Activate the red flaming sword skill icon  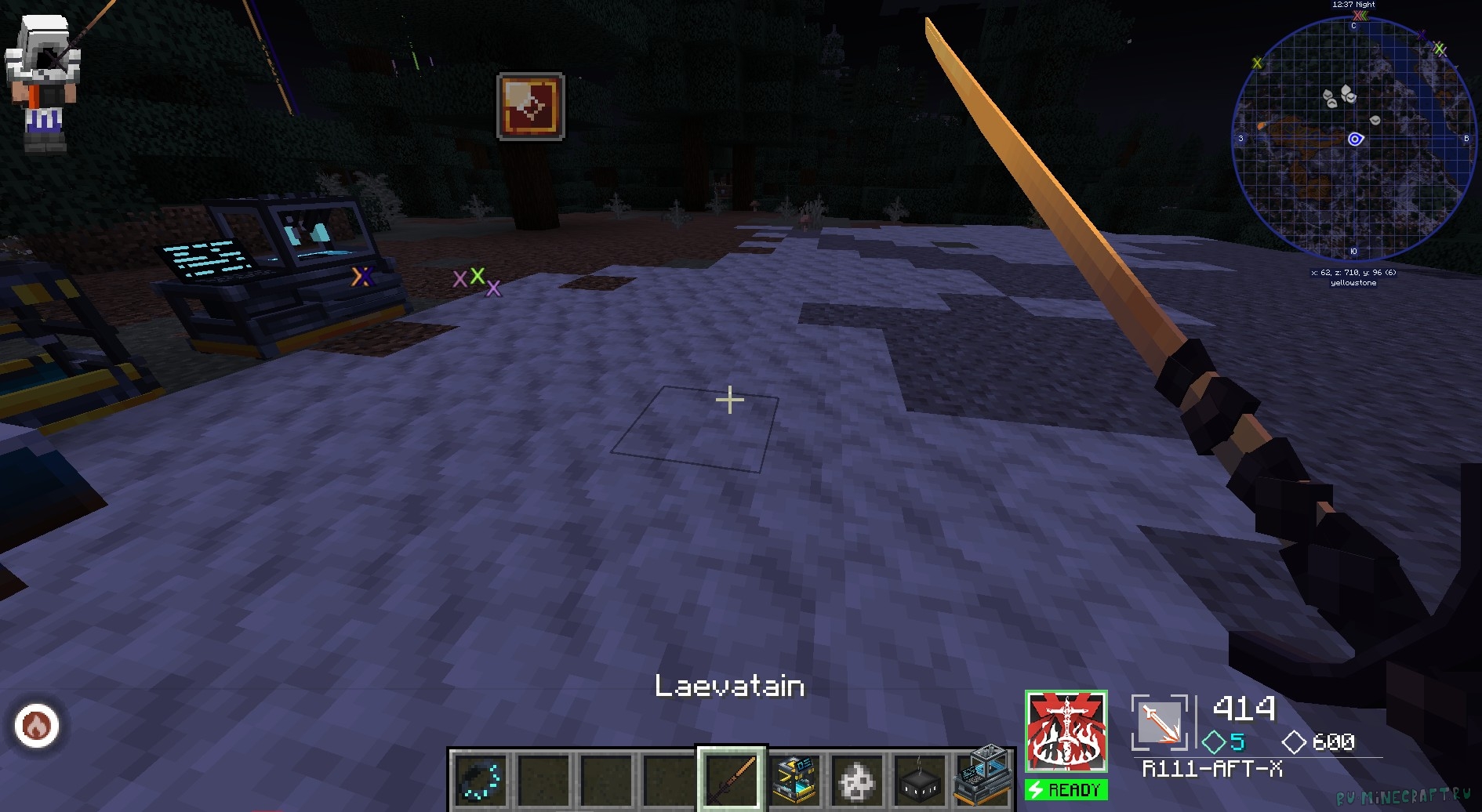pos(1066,732)
